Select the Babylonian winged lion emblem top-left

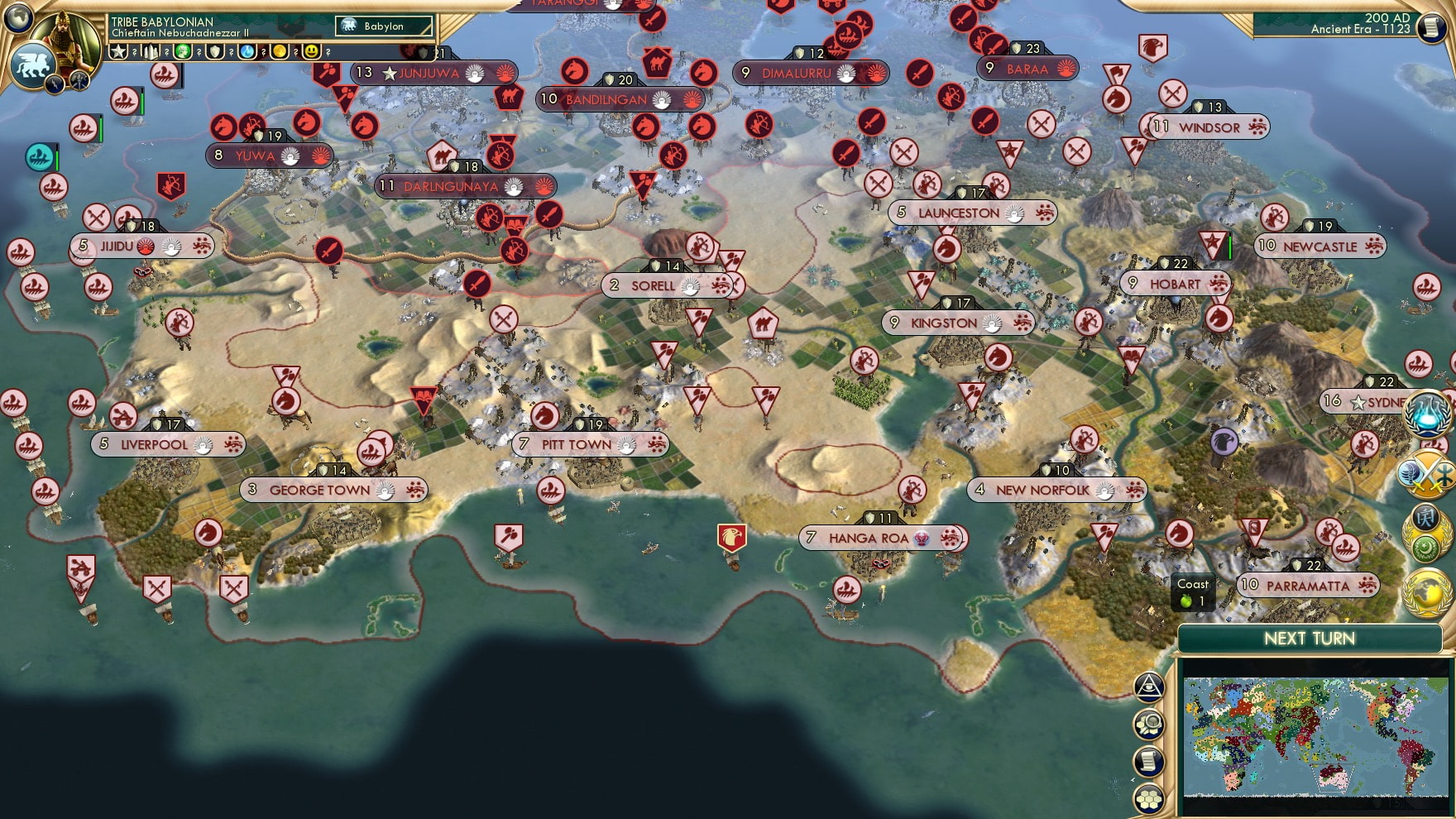[34, 63]
